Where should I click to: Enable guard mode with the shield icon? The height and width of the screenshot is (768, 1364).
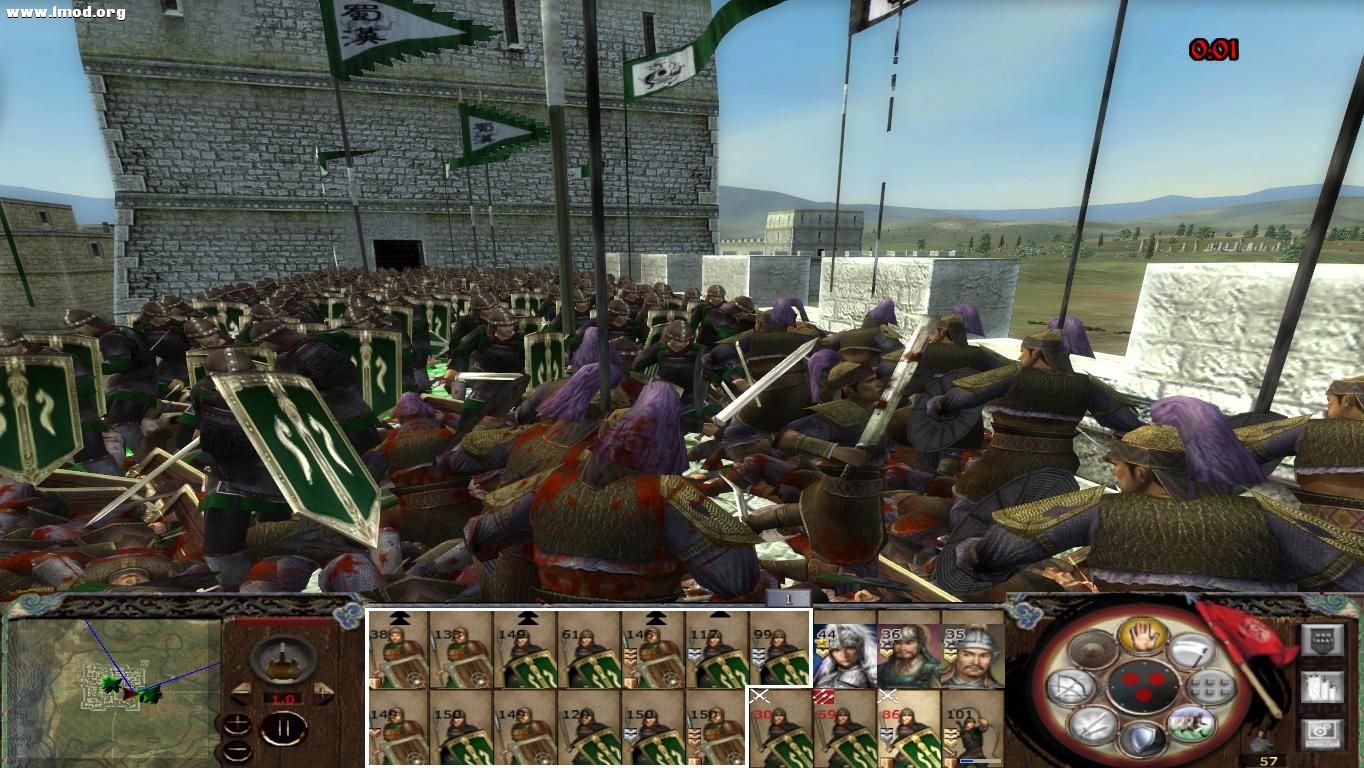1145,735
